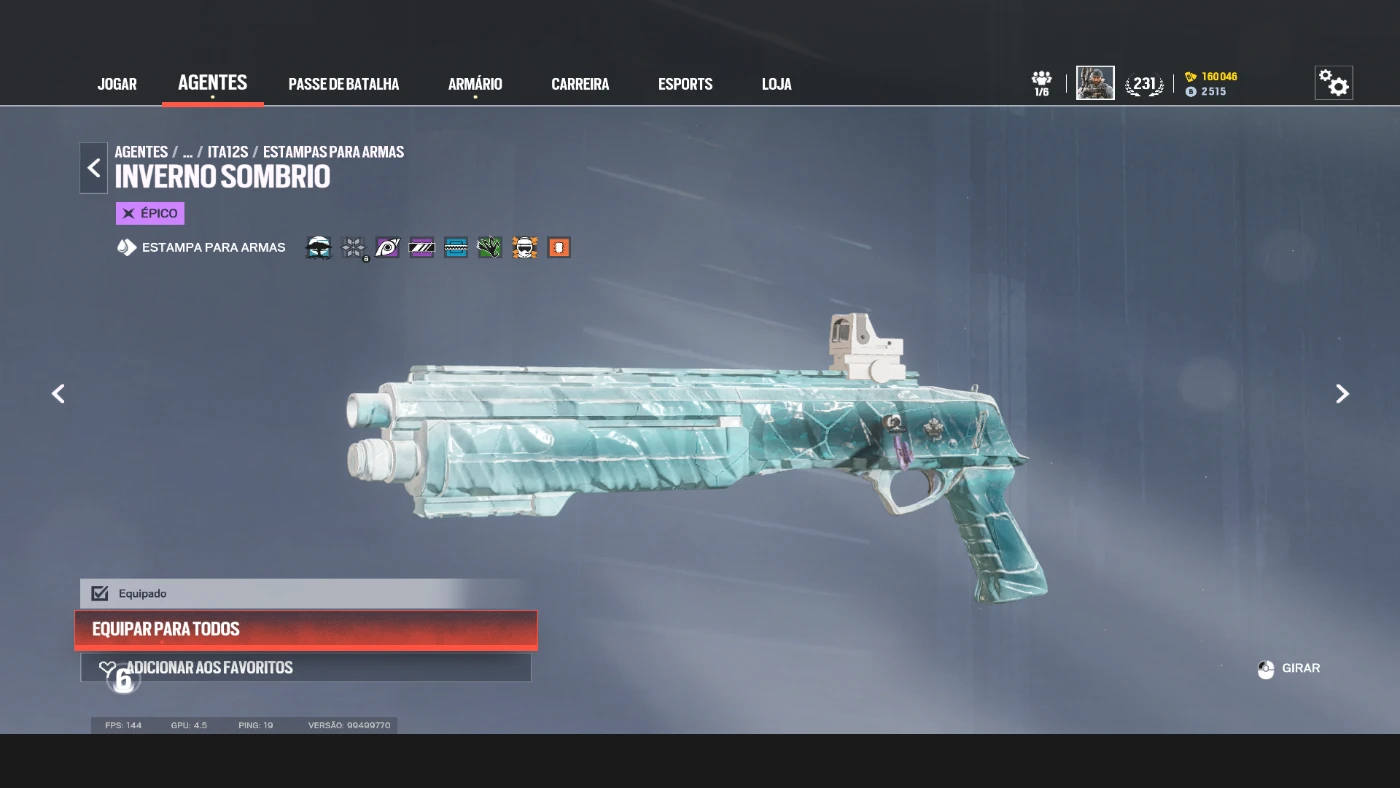Select Adicionar aos Favoritos

pyautogui.click(x=306, y=667)
